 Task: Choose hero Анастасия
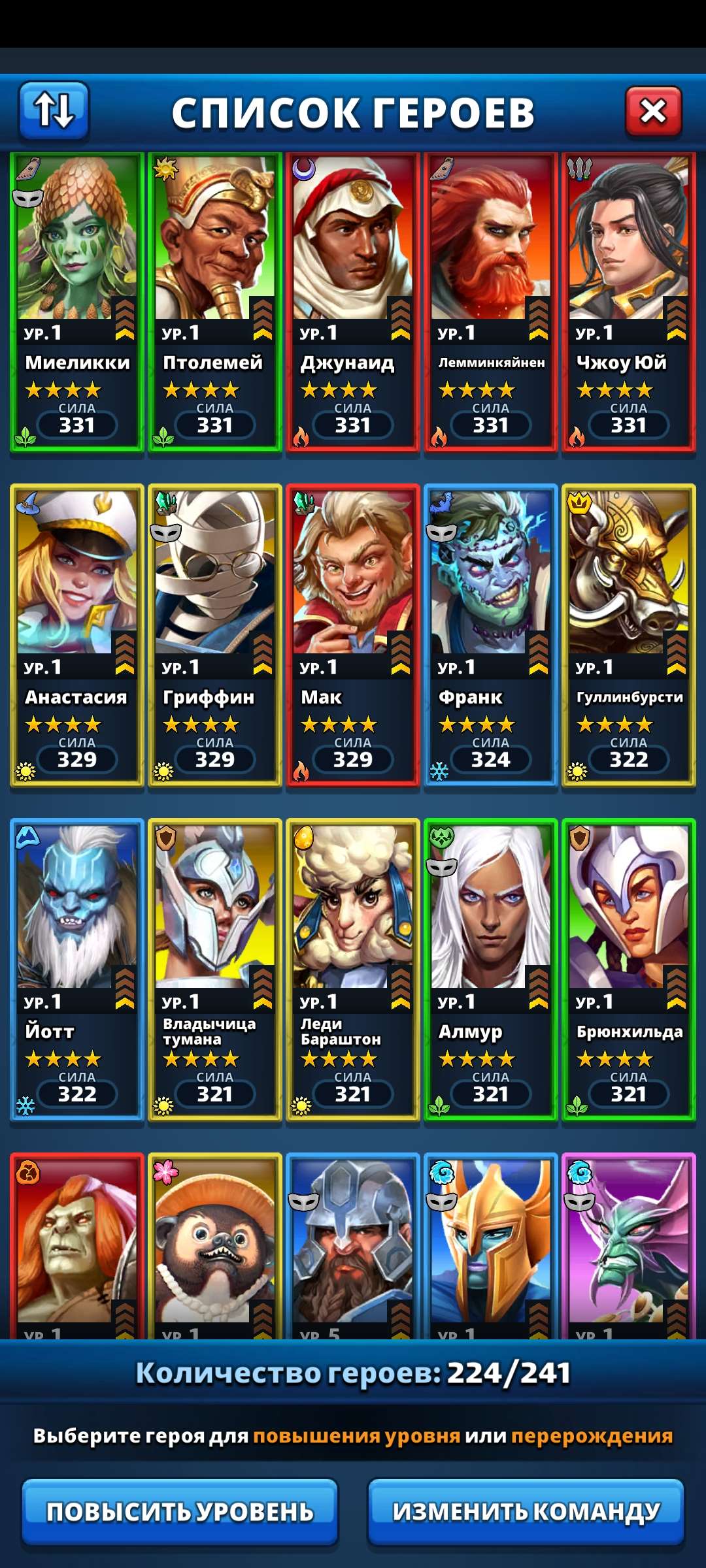(77, 635)
